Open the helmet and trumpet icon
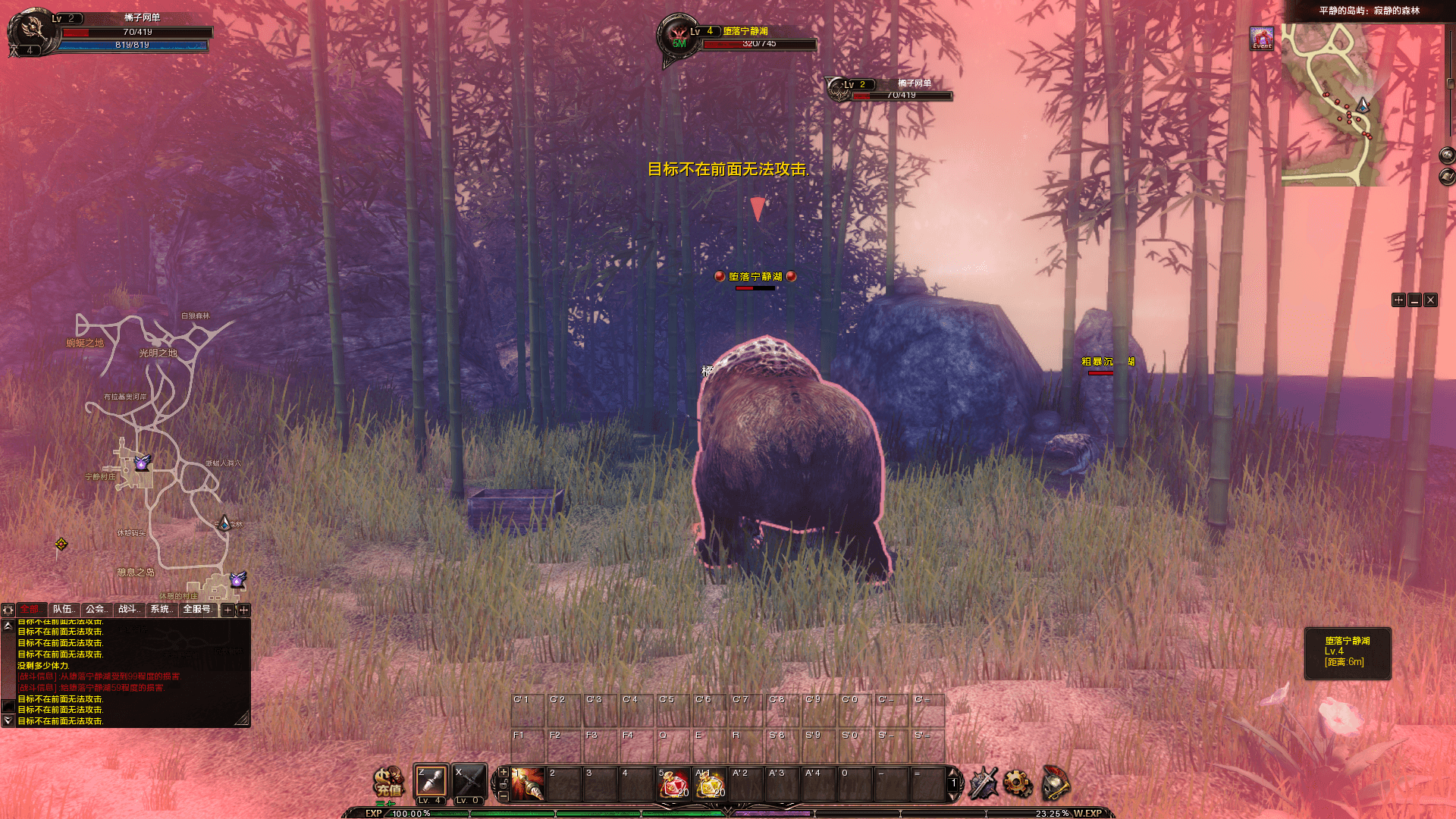 (x=1056, y=783)
